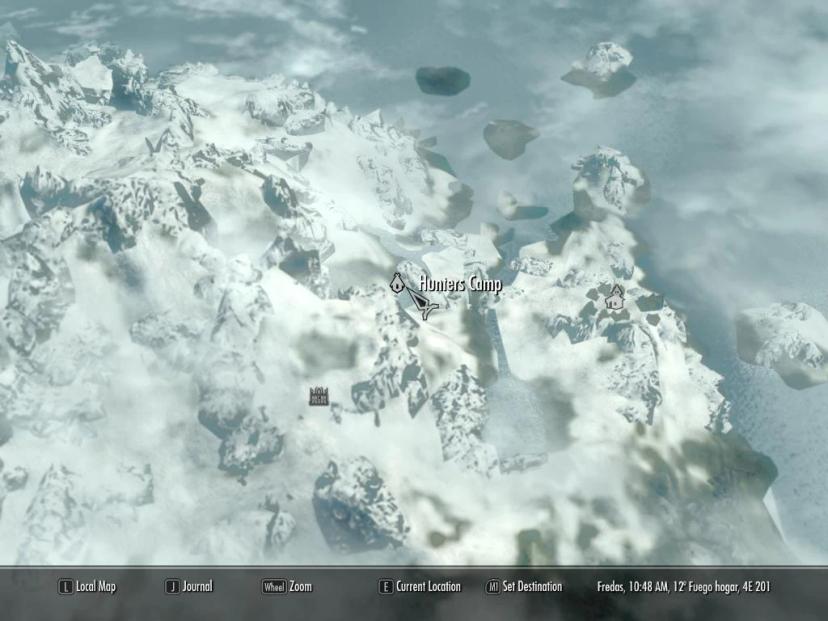This screenshot has width=828, height=621.
Task: Center the map on Current Location
Action: 420,587
